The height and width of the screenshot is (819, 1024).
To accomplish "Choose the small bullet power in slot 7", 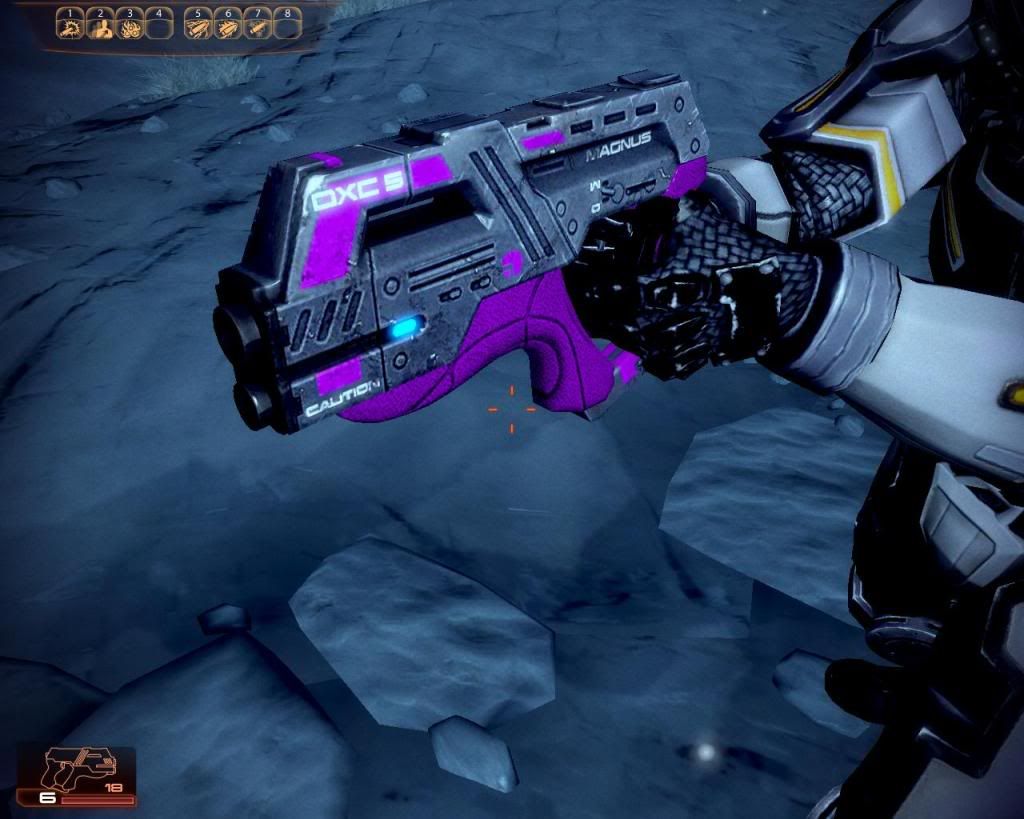I will [257, 27].
